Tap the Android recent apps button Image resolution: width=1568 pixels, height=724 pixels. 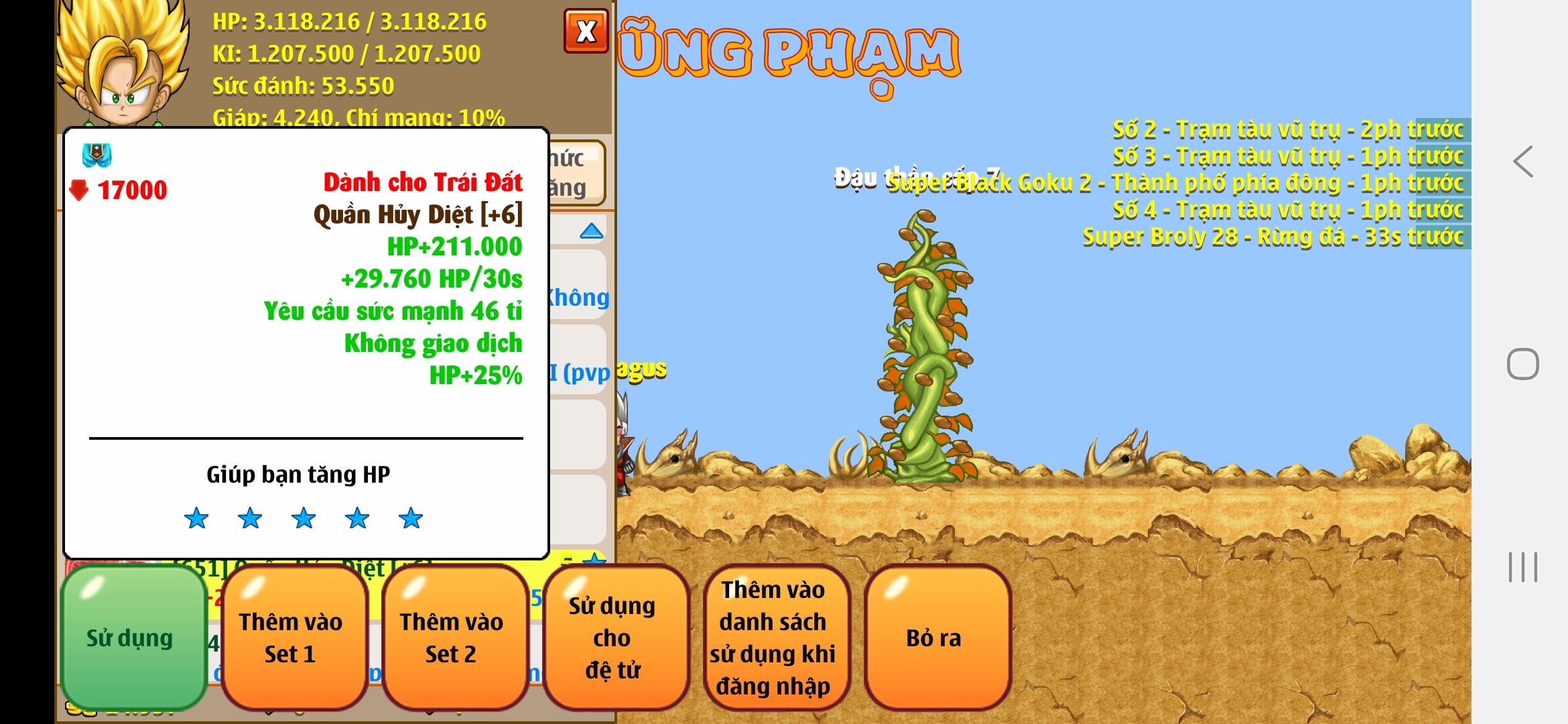point(1522,568)
